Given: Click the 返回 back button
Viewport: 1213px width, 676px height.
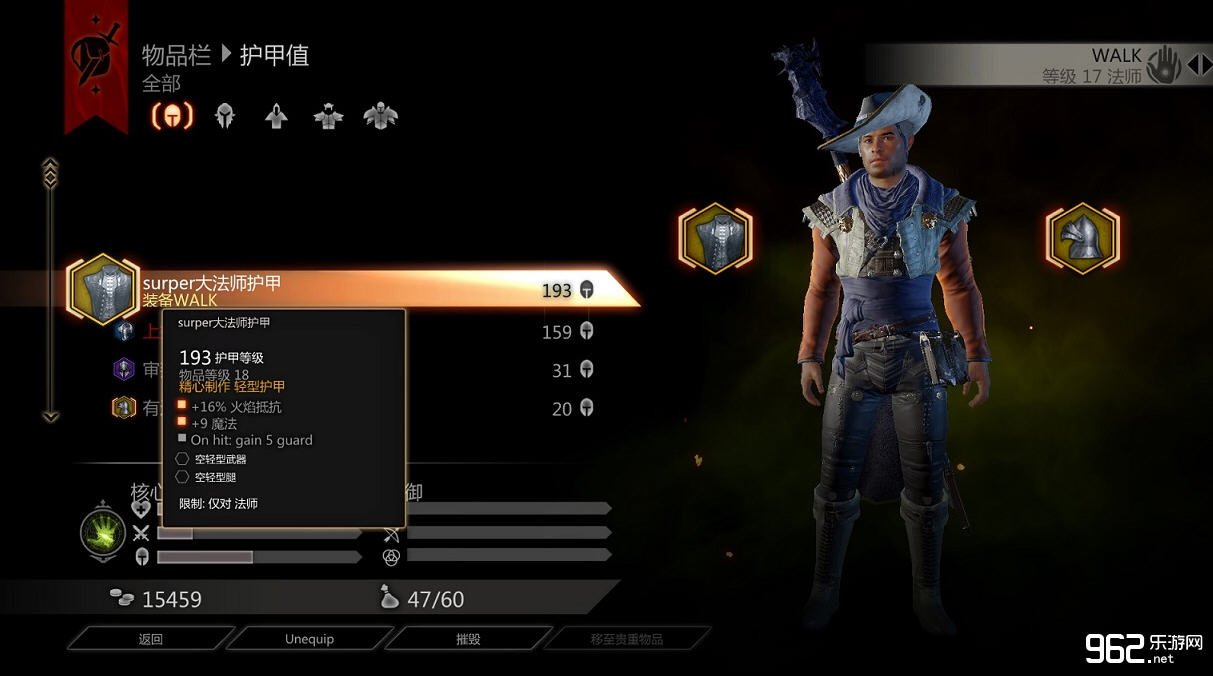Looking at the screenshot, I should click(x=150, y=639).
